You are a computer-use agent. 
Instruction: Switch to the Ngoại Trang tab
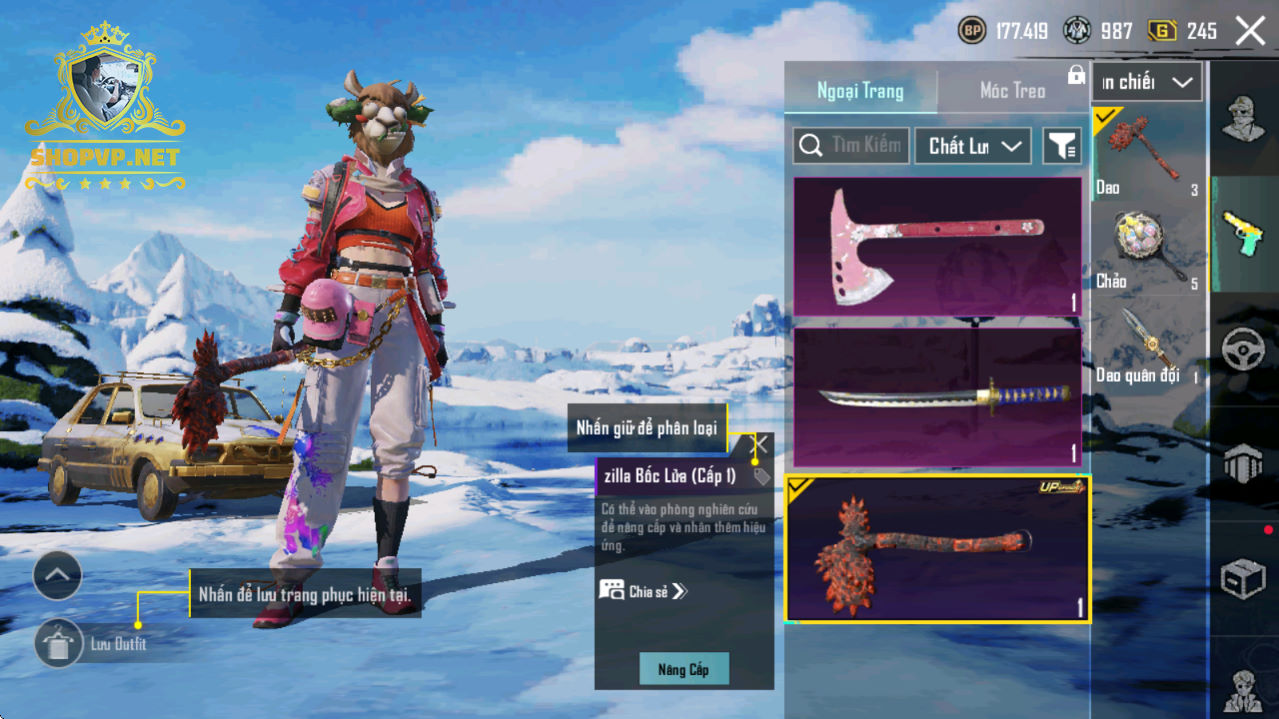pos(860,91)
